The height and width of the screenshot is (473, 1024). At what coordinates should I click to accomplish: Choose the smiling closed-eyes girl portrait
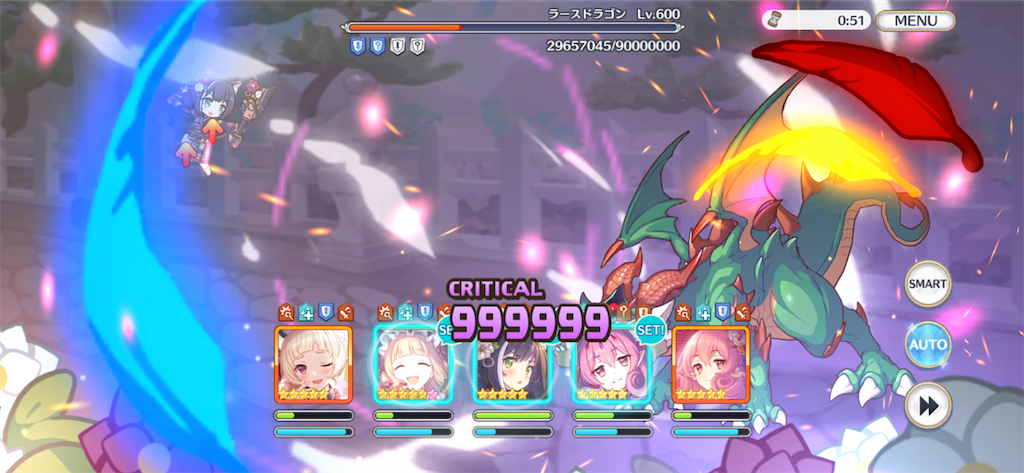pyautogui.click(x=412, y=364)
